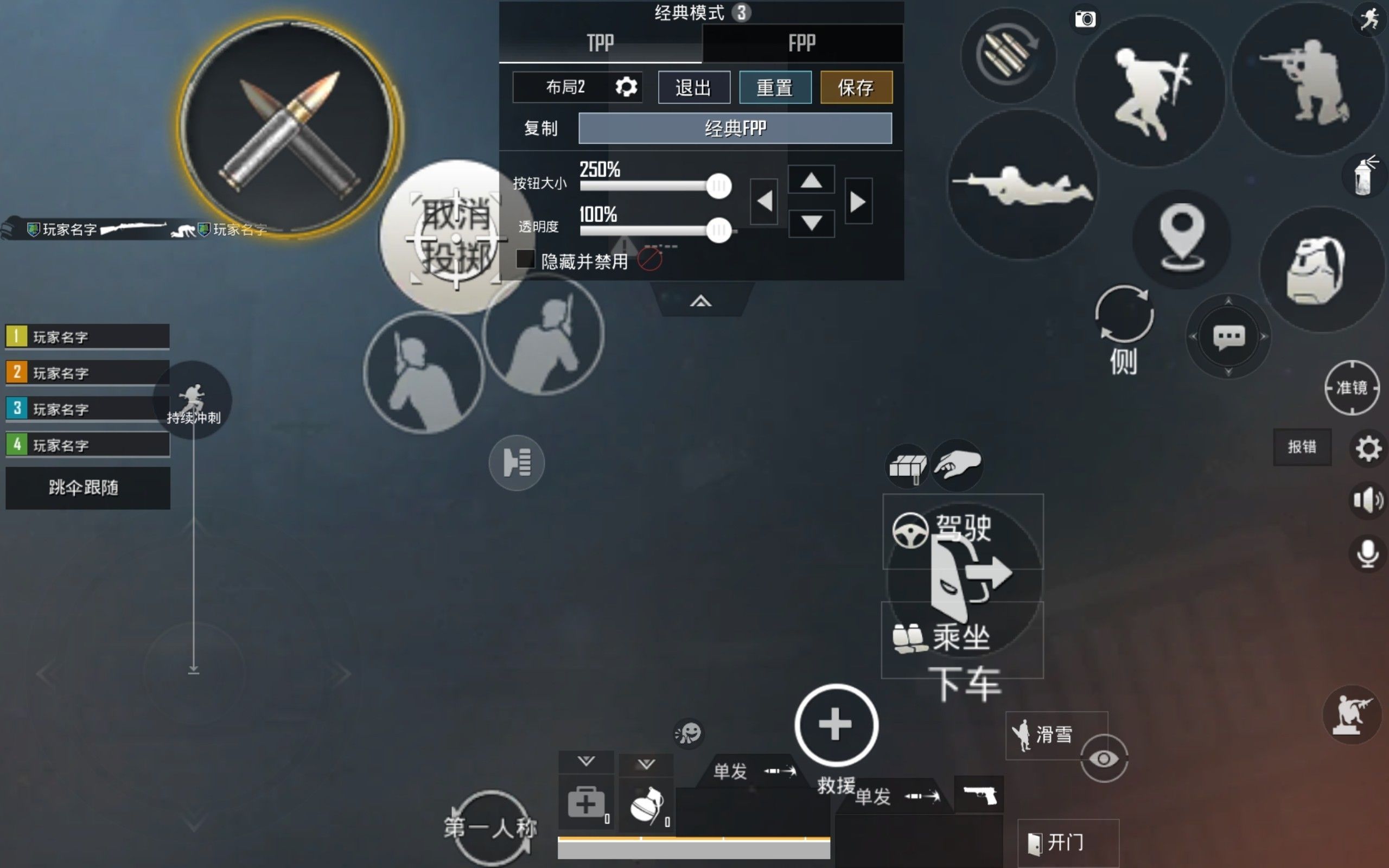Viewport: 1389px width, 868px height.
Task: Switch to the FPP tab
Action: click(801, 43)
